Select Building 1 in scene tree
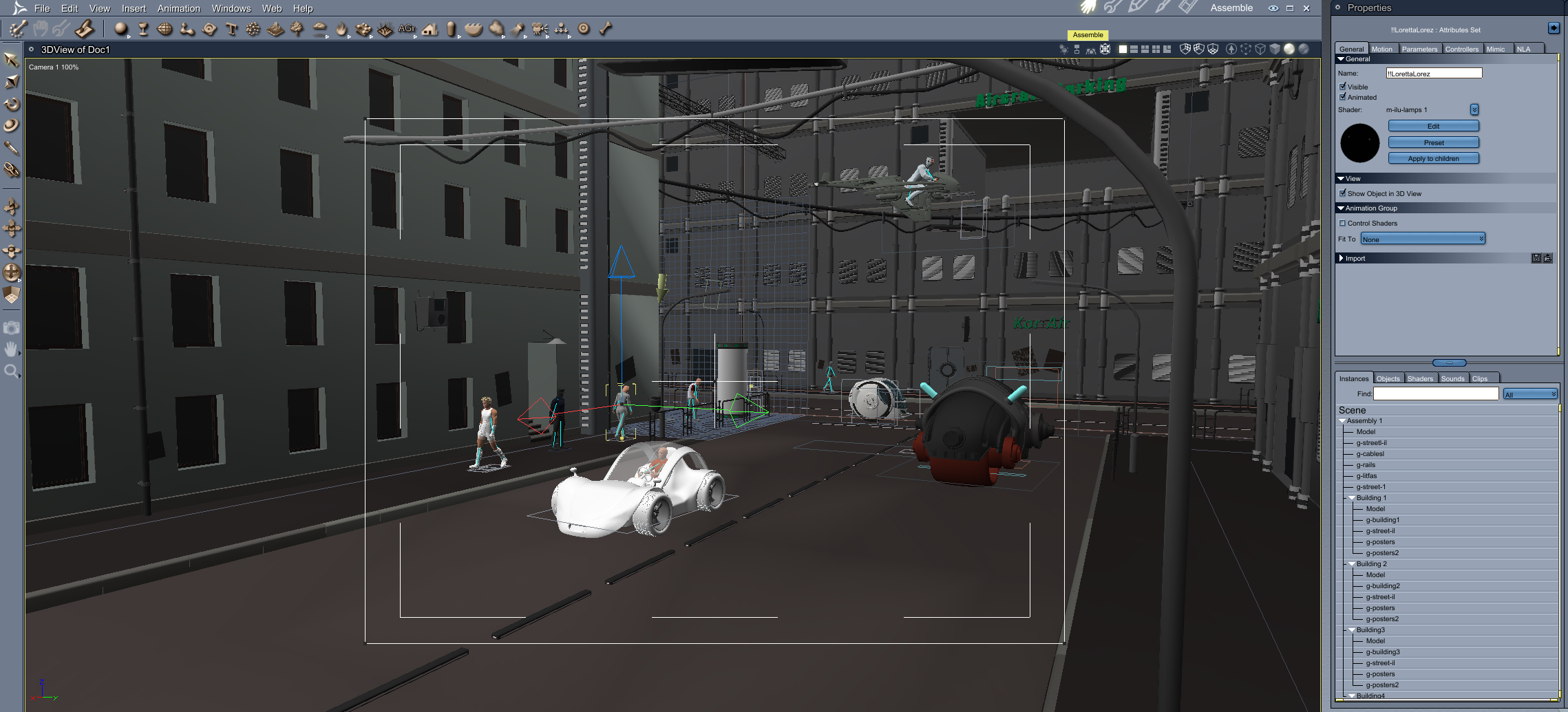Viewport: 1568px width, 712px height. (x=1371, y=498)
